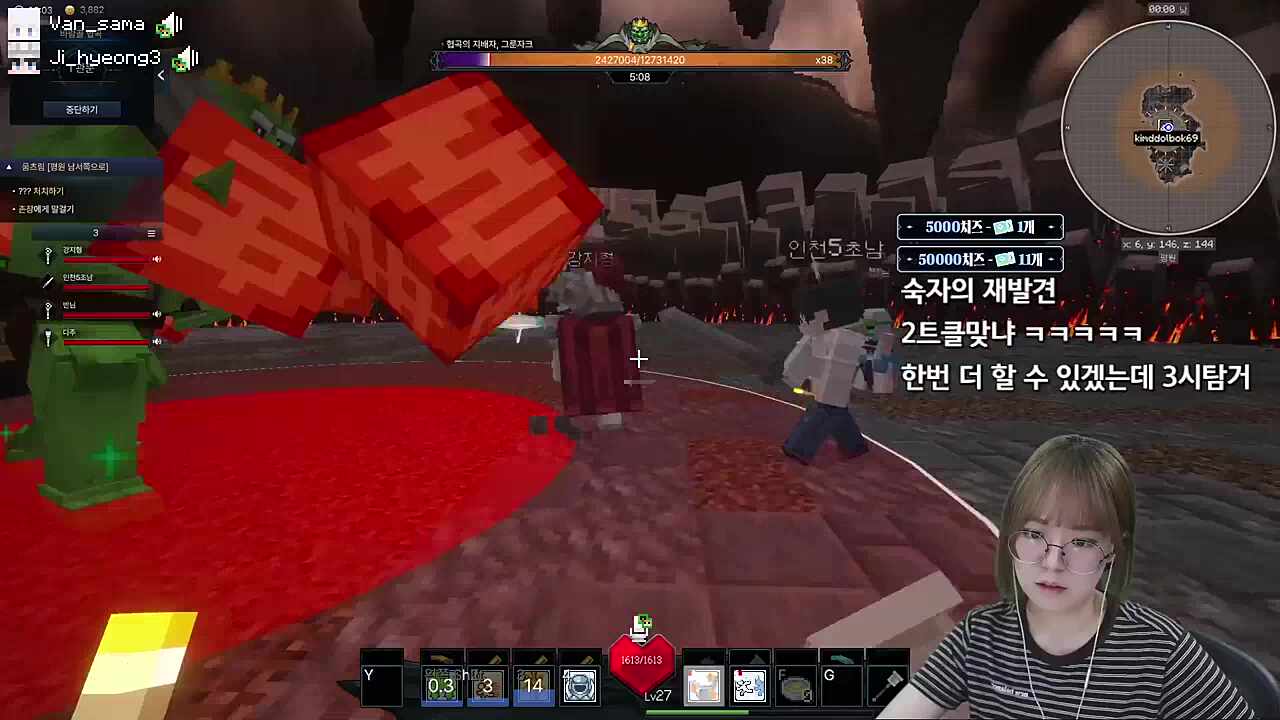Click the 5000치즈 reward label
The image size is (1280, 720).
(980, 227)
